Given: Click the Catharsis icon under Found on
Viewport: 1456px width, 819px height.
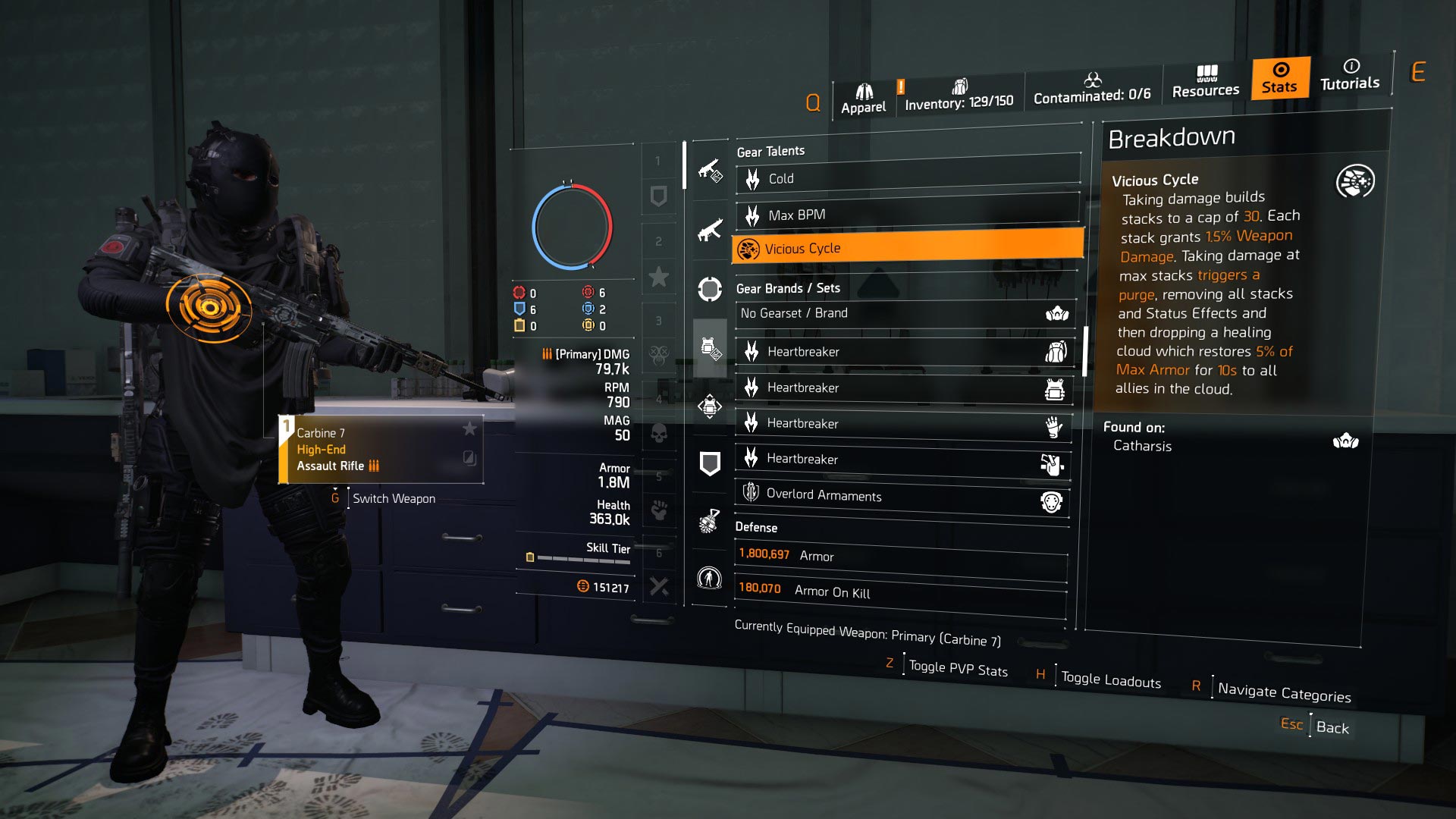Looking at the screenshot, I should click(1346, 438).
